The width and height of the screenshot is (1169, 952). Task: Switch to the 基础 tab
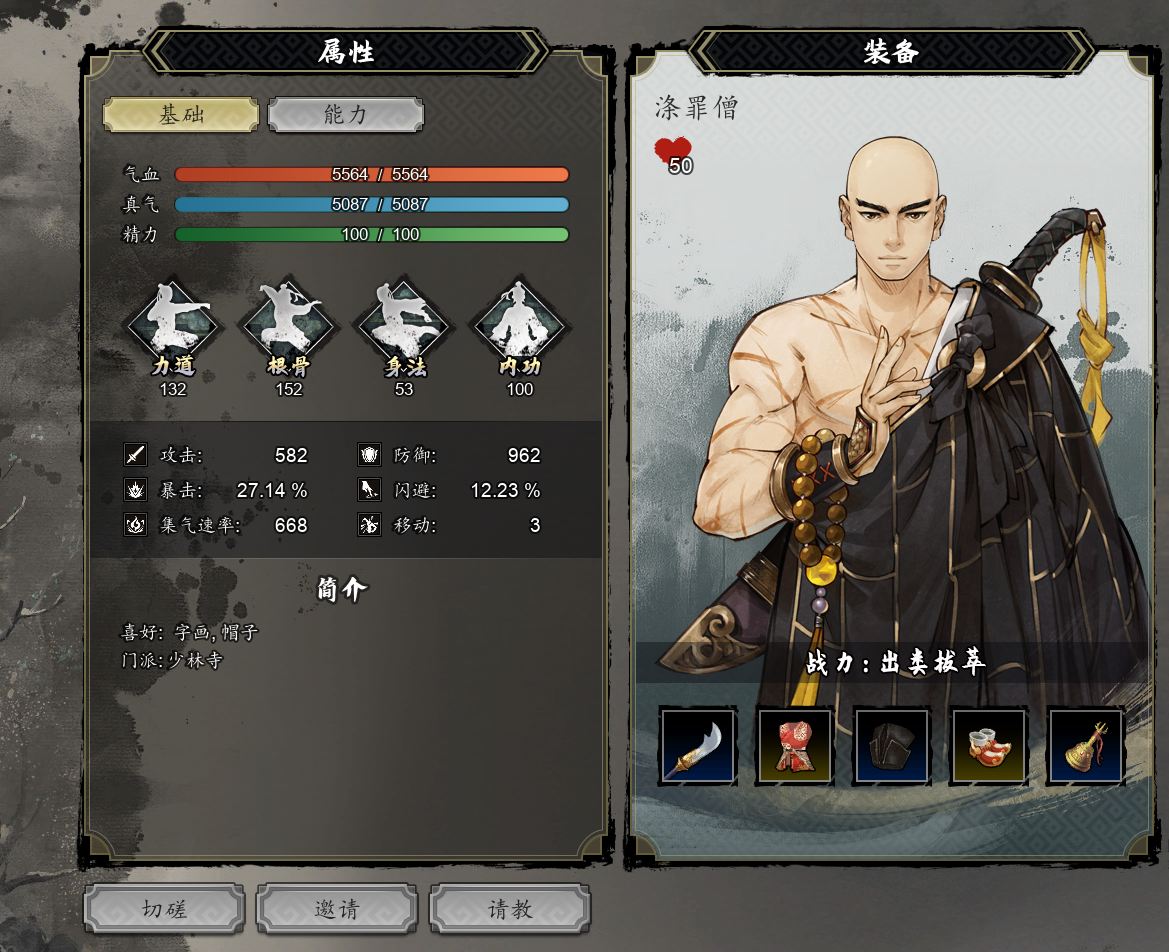(181, 115)
